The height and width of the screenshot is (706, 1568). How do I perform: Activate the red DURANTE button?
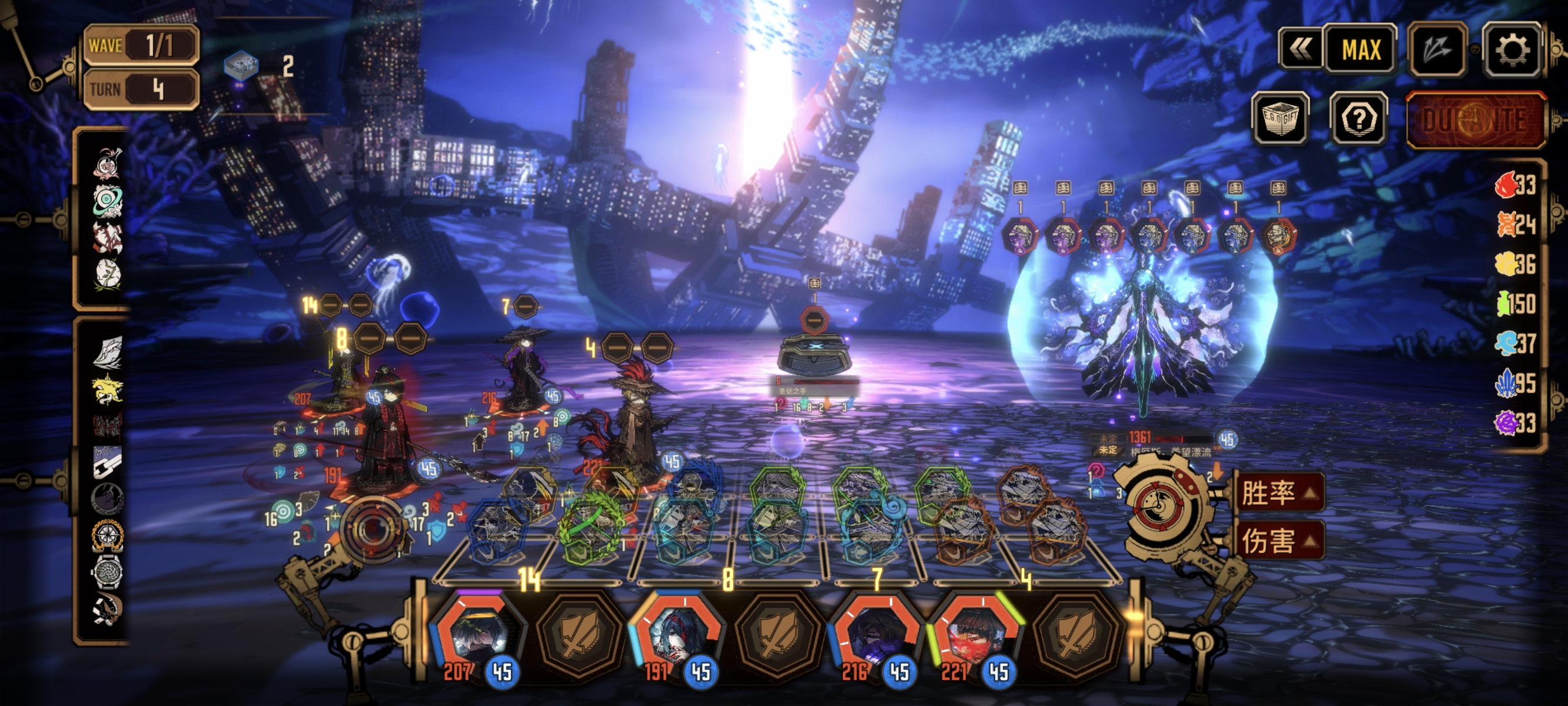point(1476,121)
